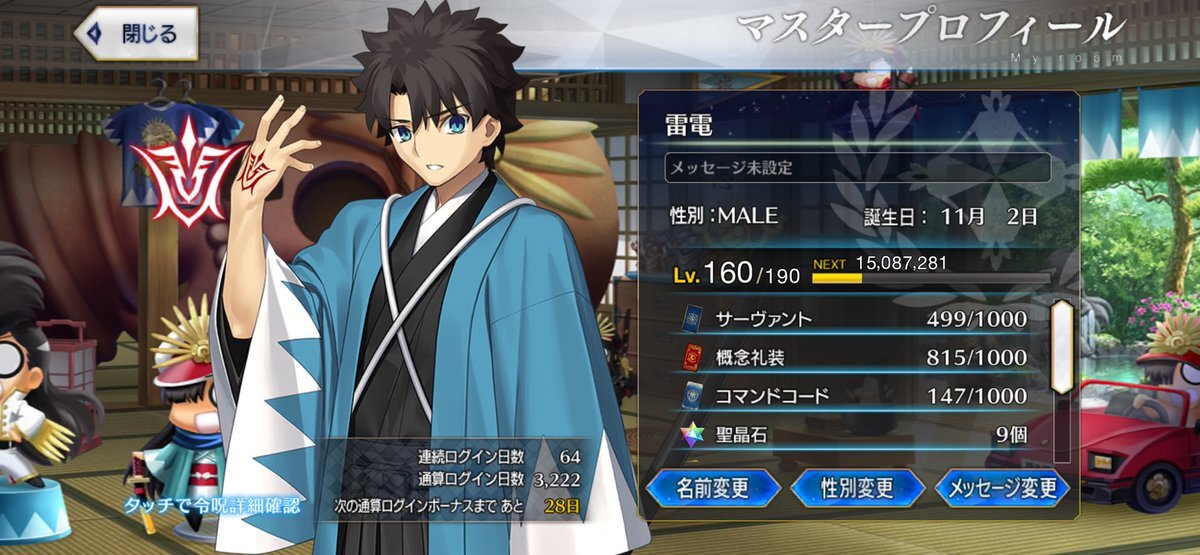Image resolution: width=1200 pixels, height=555 pixels.
Task: Open the 名前変更 name change dialog
Action: [713, 487]
